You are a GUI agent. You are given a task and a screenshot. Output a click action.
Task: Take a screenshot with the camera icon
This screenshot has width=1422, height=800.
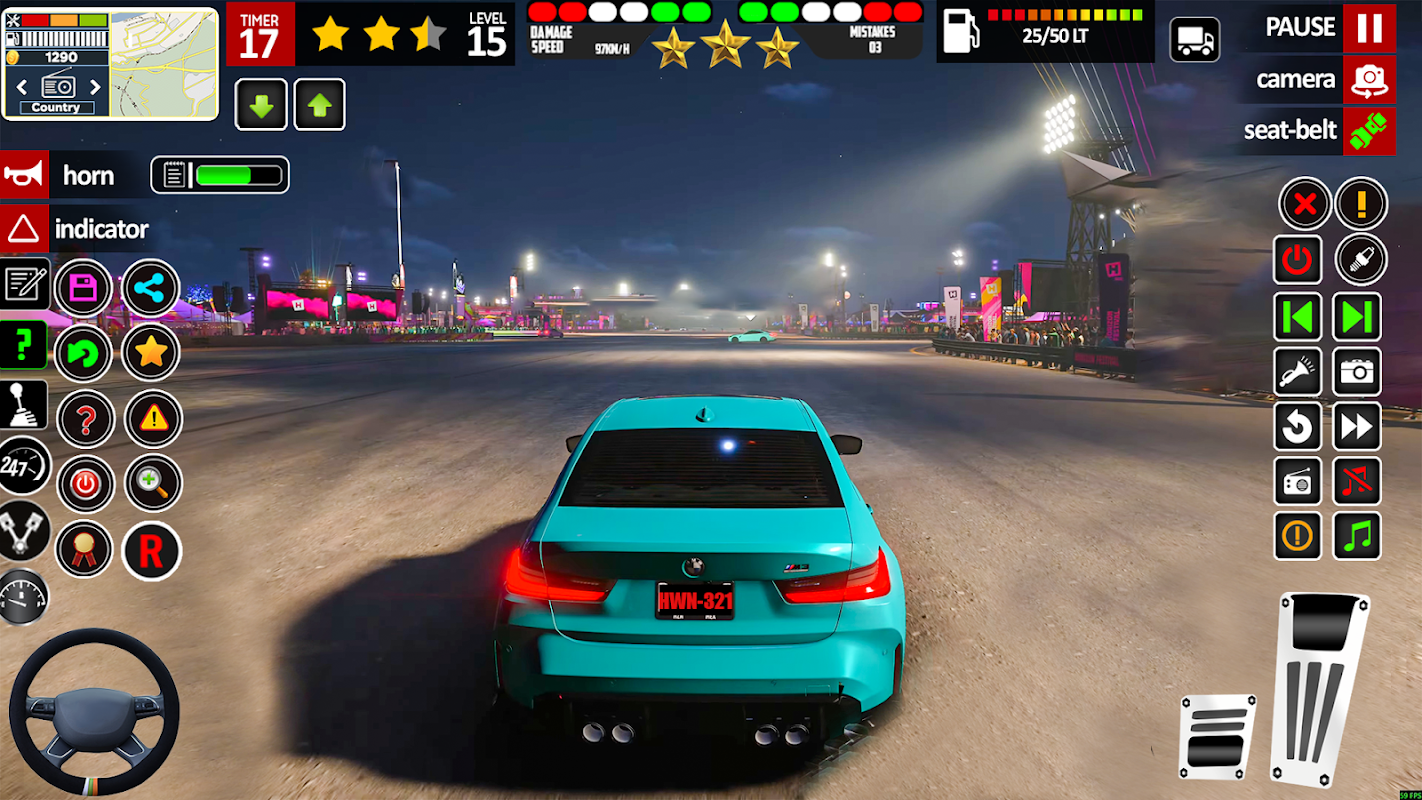[x=1357, y=373]
